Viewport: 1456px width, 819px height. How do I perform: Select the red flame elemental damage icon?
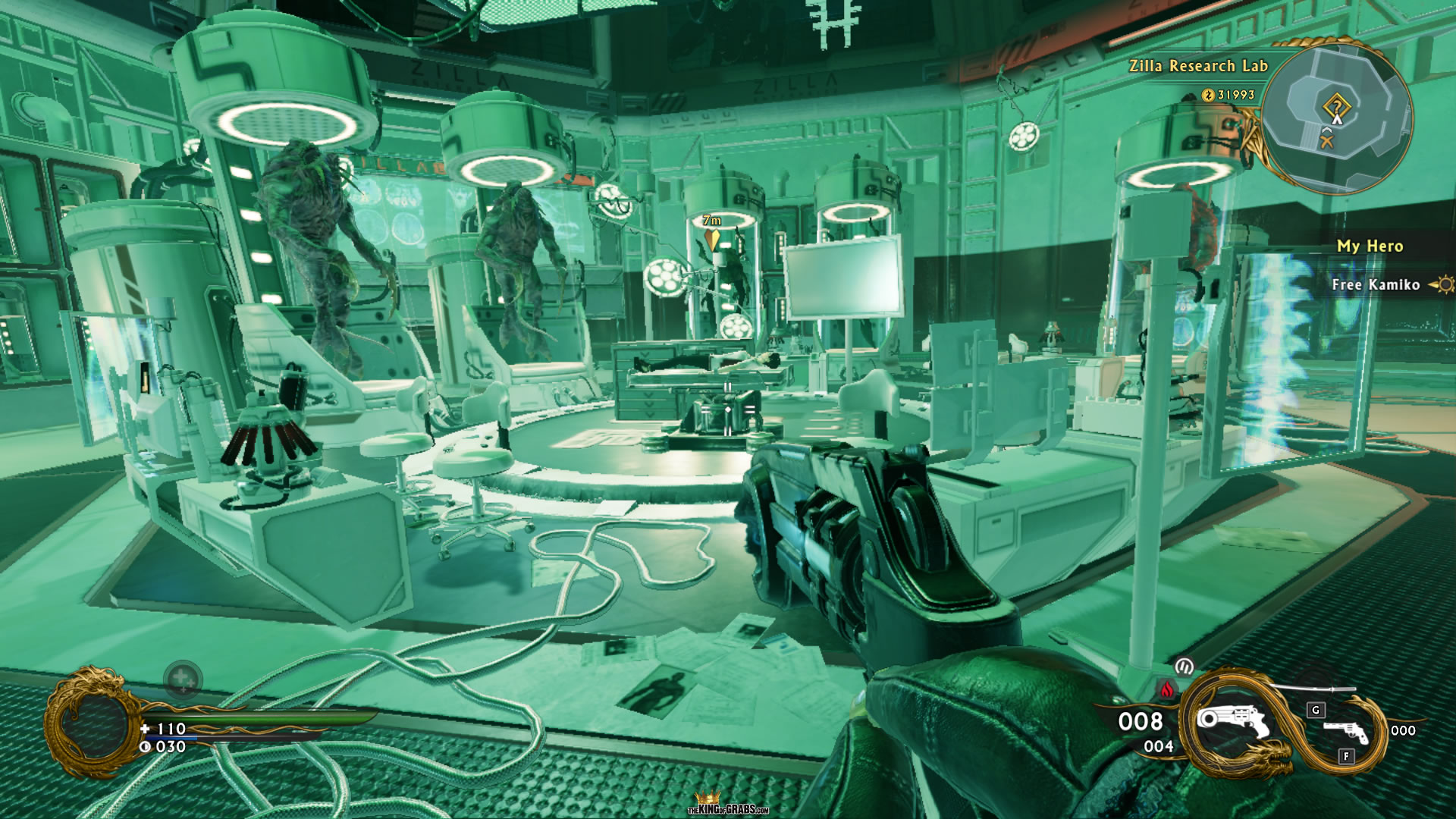[1167, 689]
